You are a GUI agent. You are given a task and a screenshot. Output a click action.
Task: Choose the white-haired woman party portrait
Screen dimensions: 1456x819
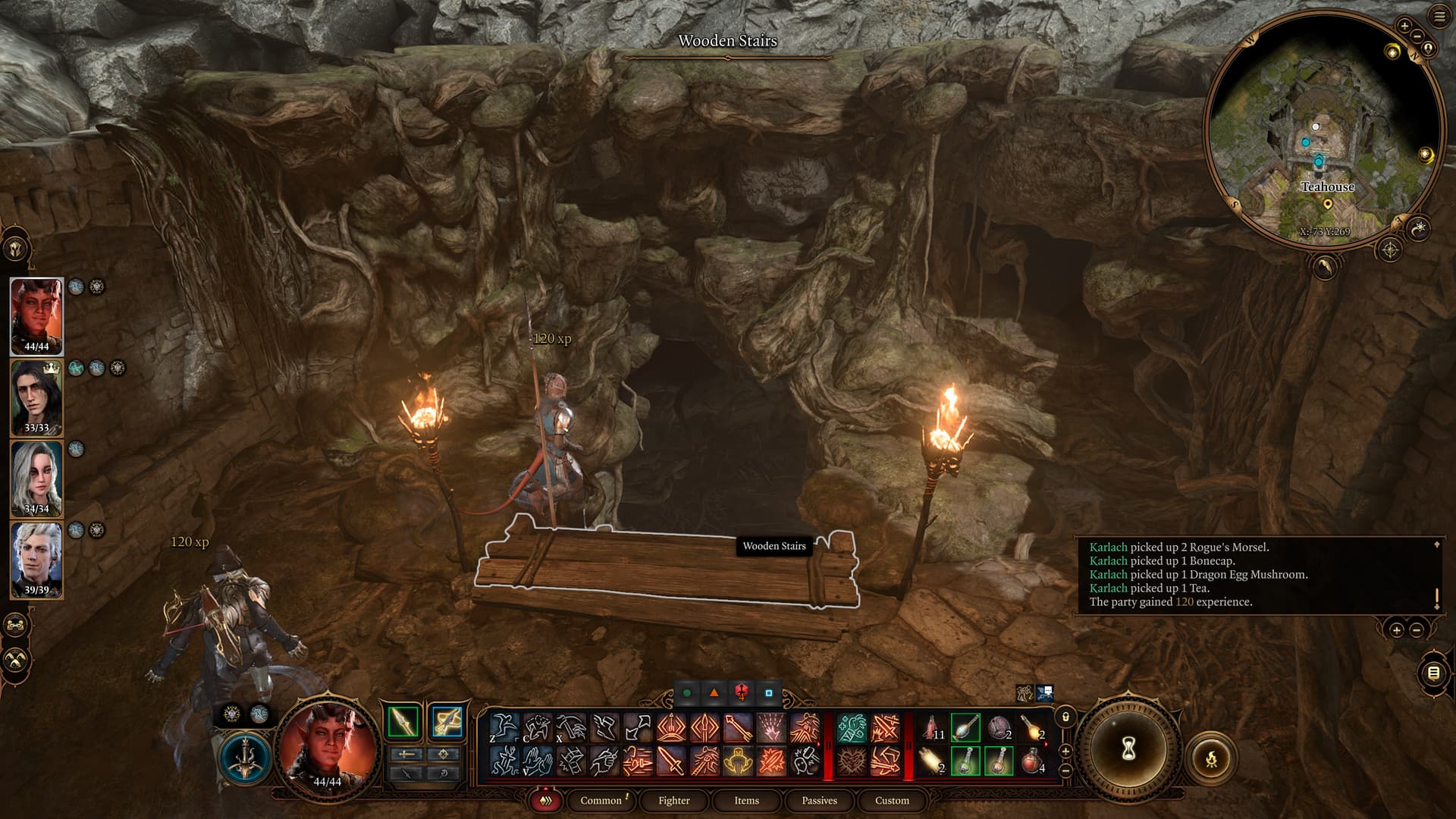click(x=36, y=479)
